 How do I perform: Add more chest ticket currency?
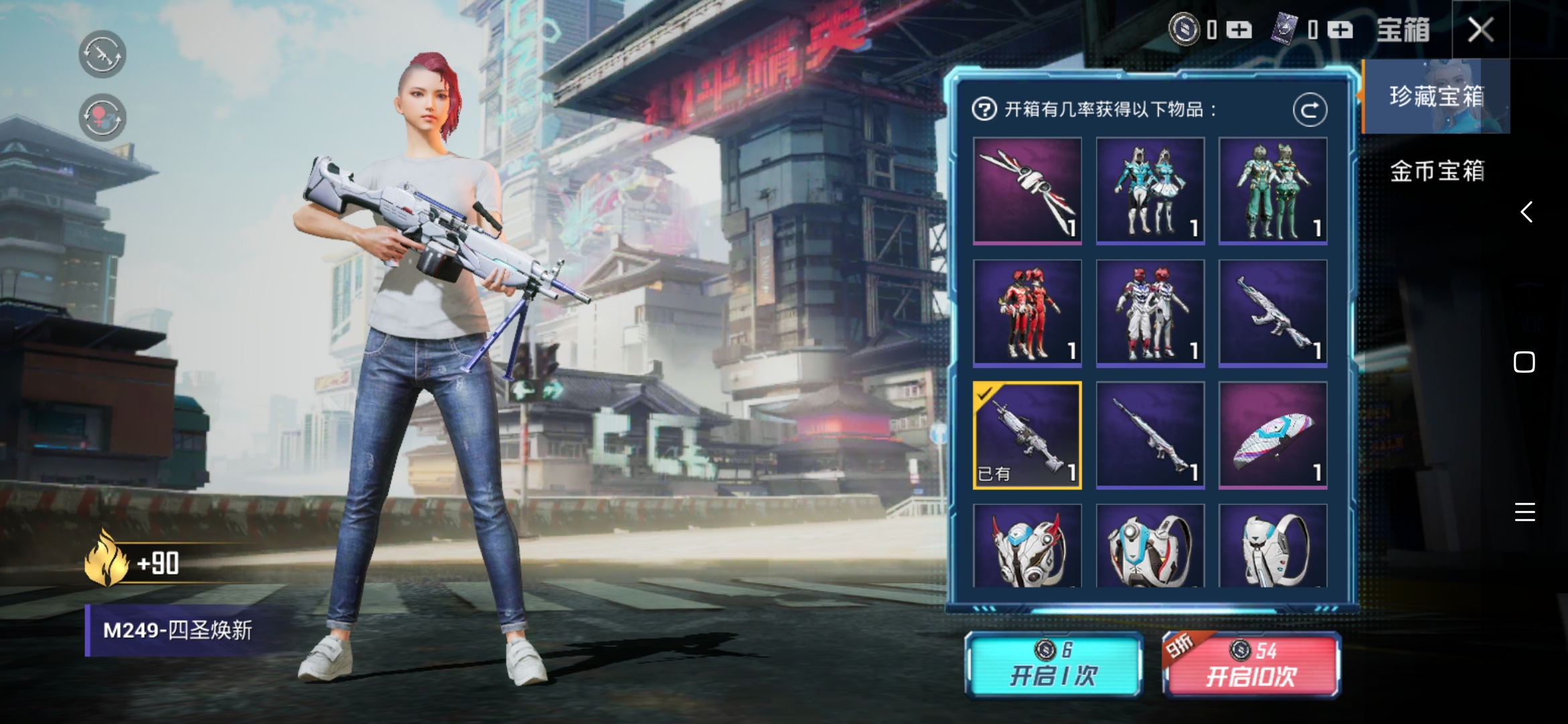tap(1340, 30)
